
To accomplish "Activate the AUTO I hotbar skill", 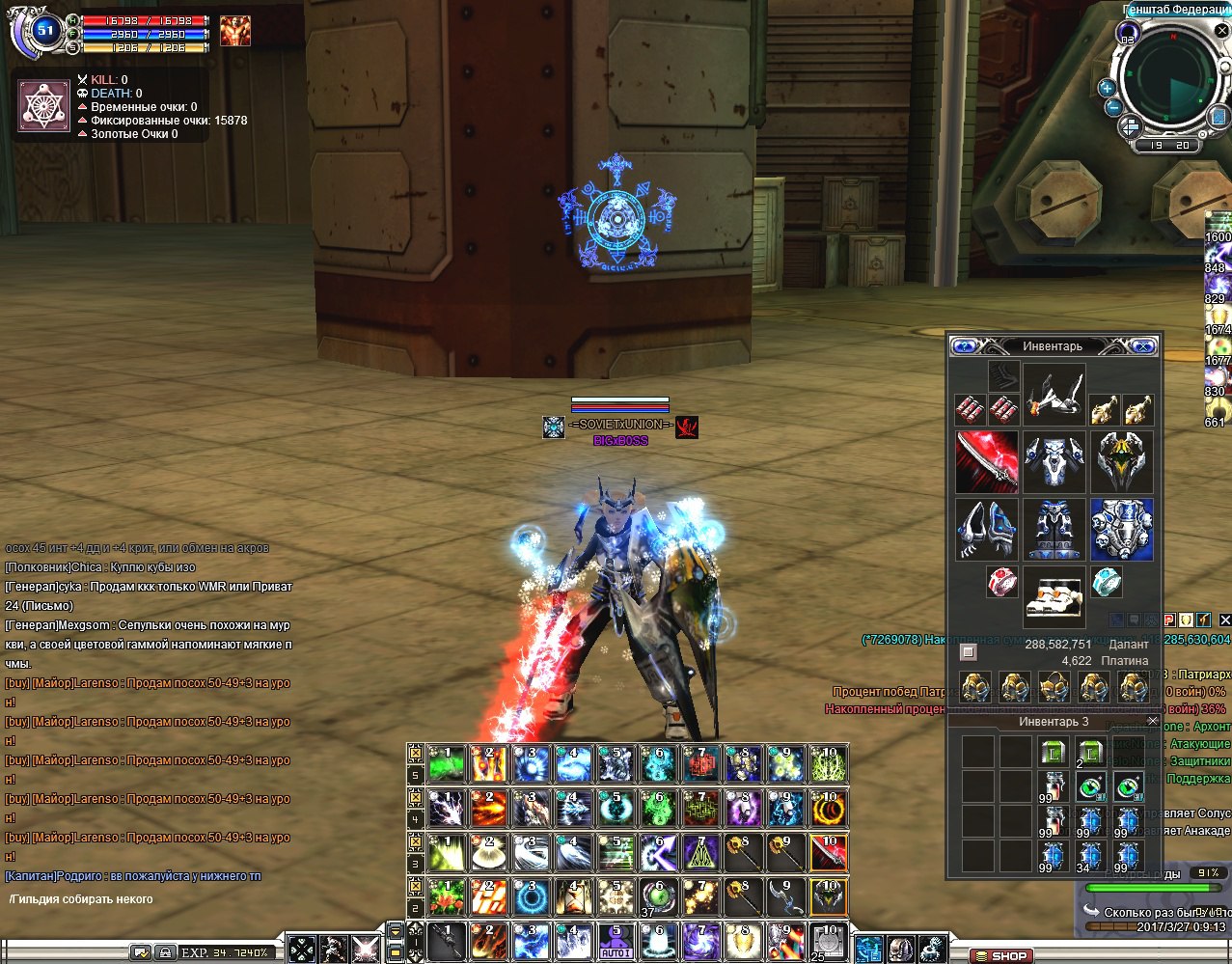I will 616,940.
